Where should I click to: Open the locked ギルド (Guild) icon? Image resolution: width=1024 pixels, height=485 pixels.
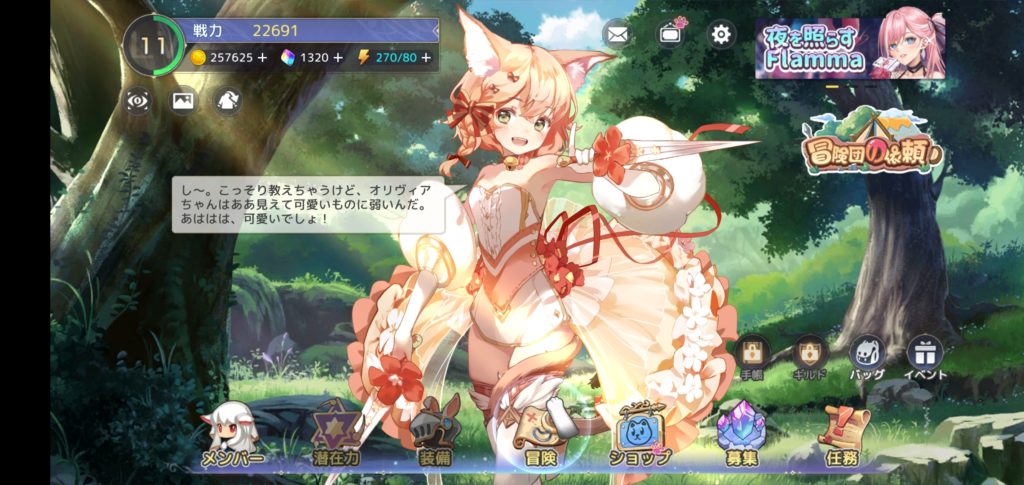tap(809, 354)
